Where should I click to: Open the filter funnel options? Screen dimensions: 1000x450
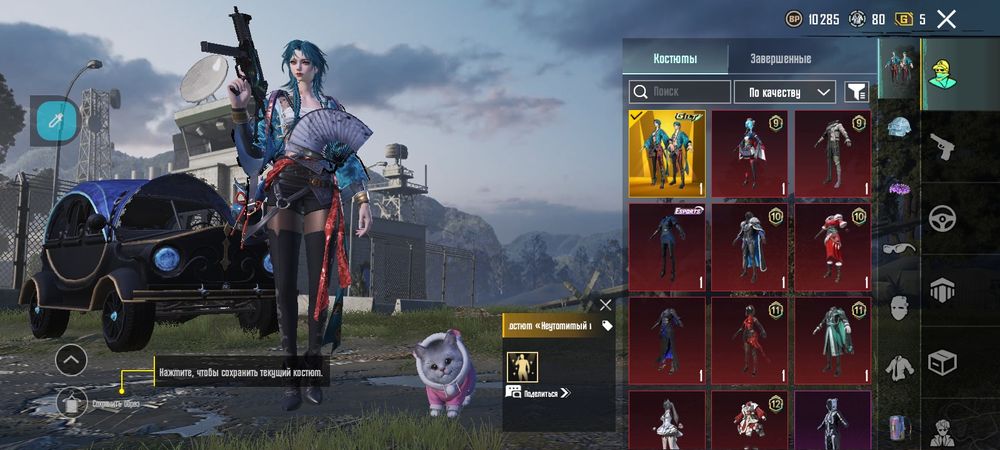point(856,92)
